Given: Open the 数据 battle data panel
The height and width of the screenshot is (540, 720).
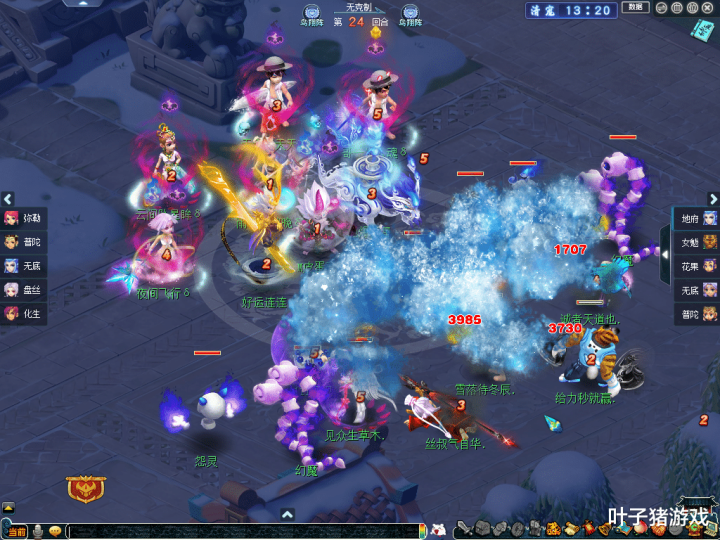Looking at the screenshot, I should click(x=635, y=8).
